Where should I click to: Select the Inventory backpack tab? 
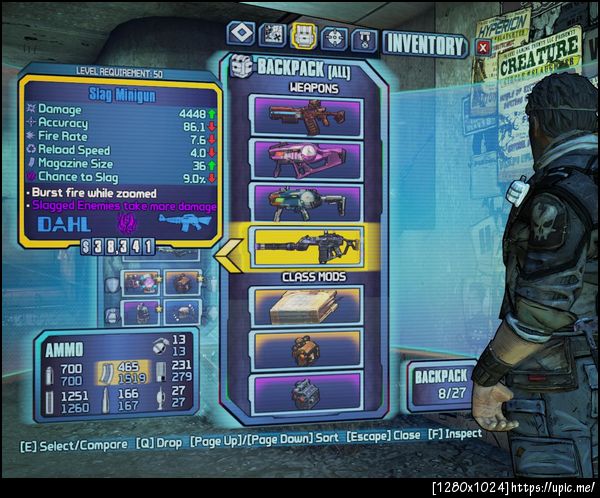coord(302,36)
